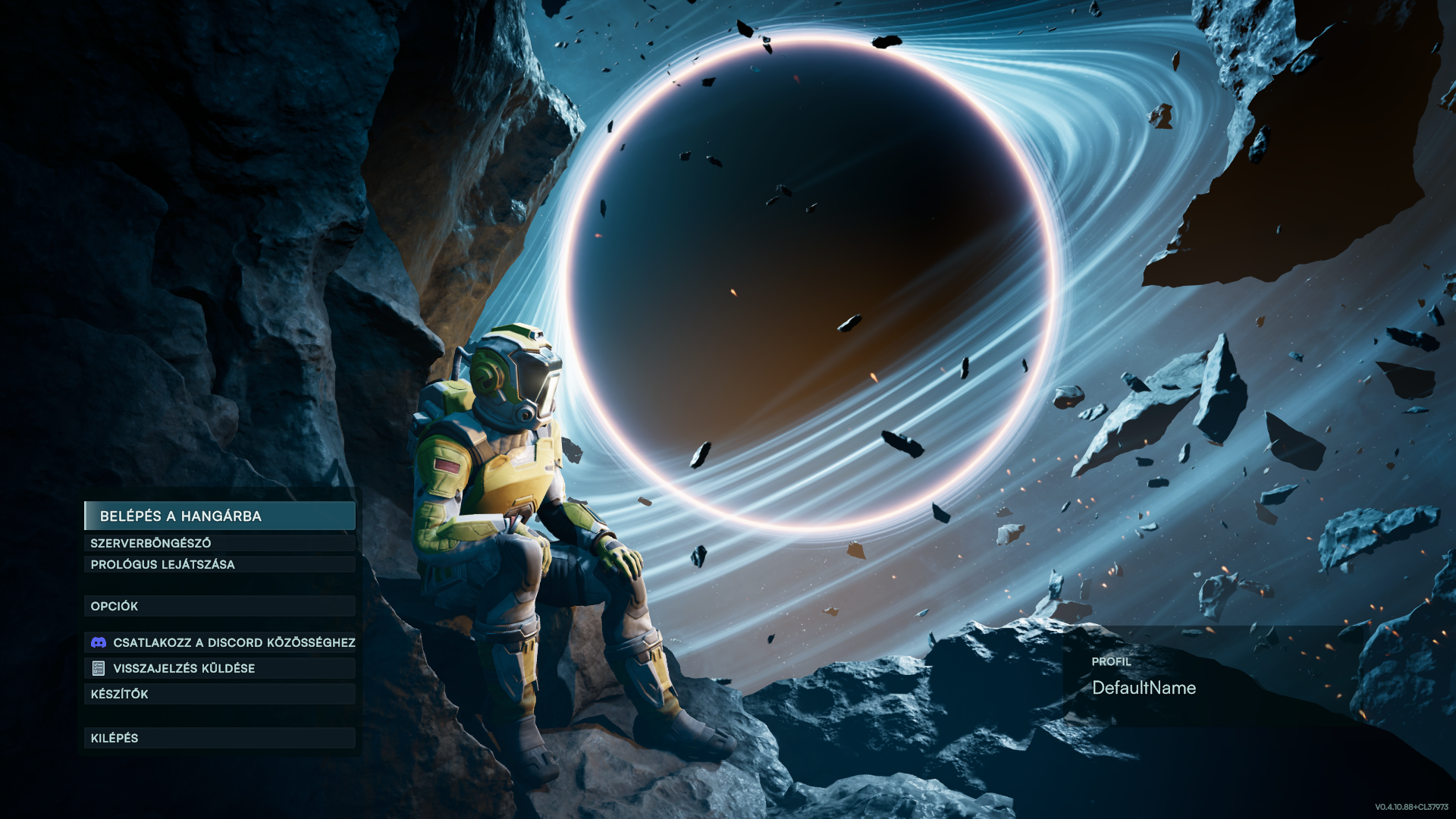Show the Készítők credits screen

click(x=219, y=694)
